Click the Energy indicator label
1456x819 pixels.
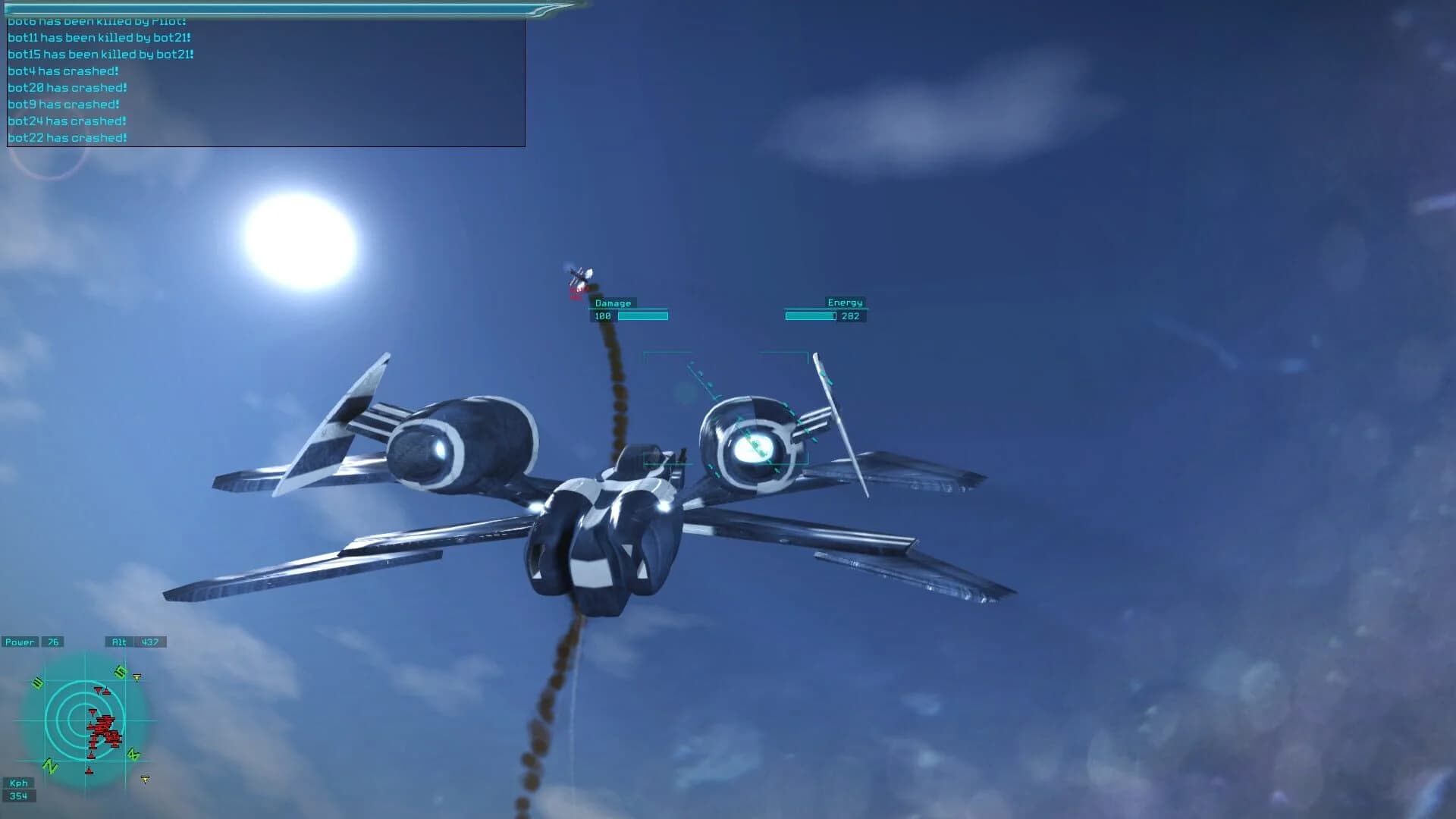(845, 303)
